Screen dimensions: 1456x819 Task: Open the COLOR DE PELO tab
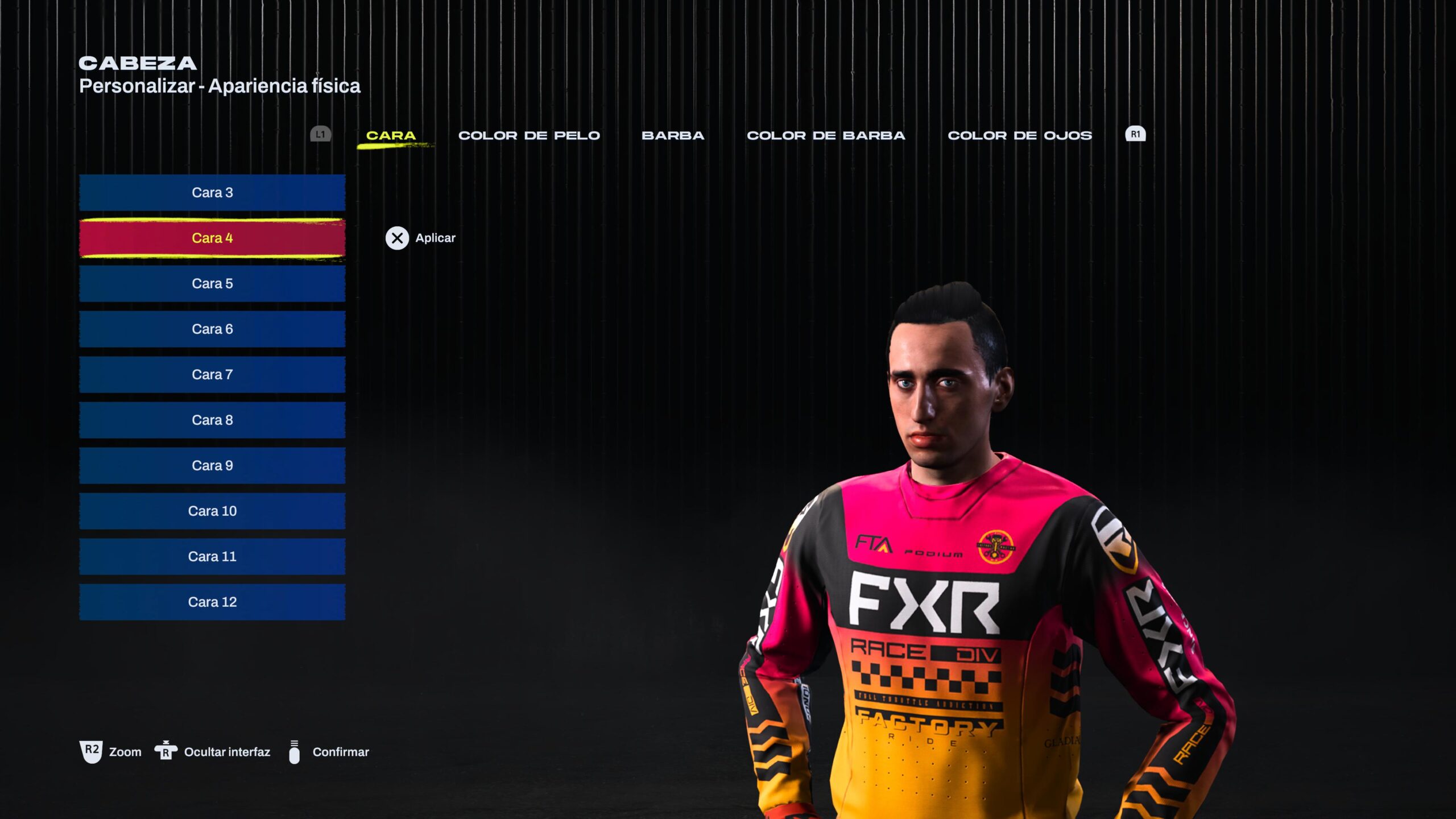point(529,135)
